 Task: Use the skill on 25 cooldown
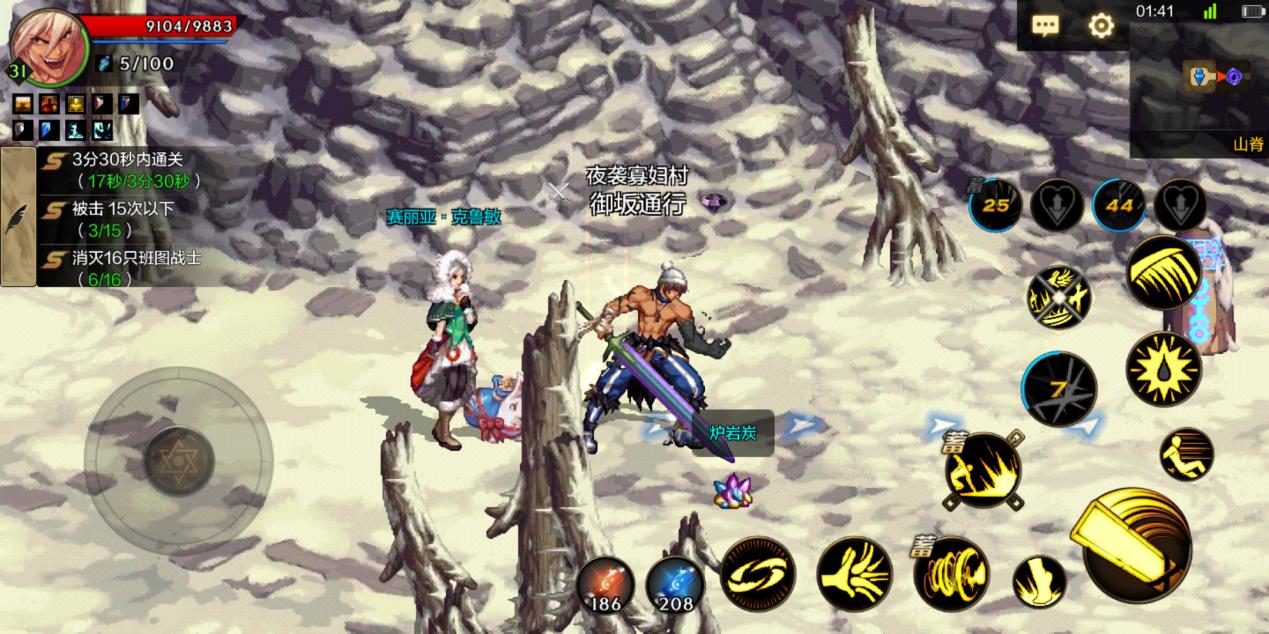click(x=995, y=205)
